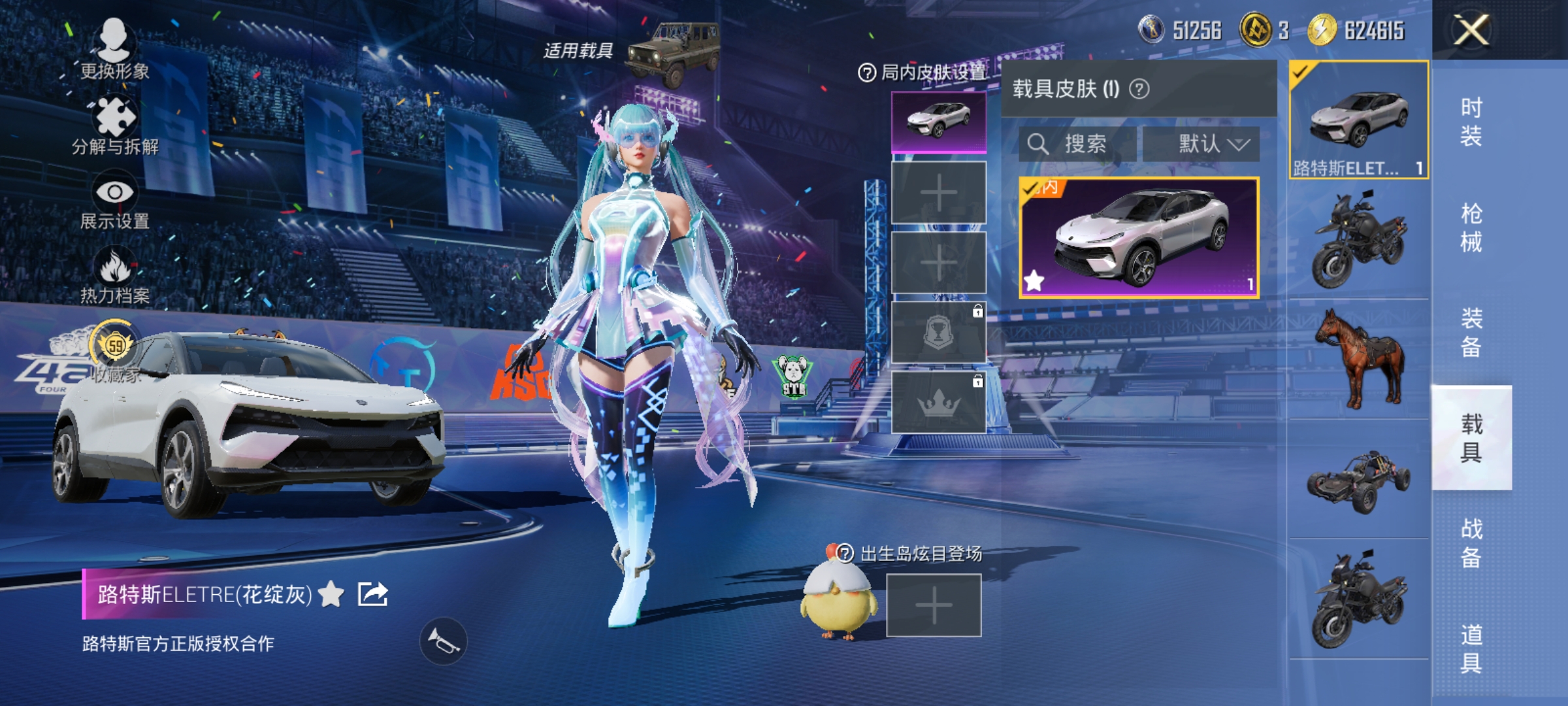
Task: Switch to the 道具 items tab
Action: point(1471,648)
